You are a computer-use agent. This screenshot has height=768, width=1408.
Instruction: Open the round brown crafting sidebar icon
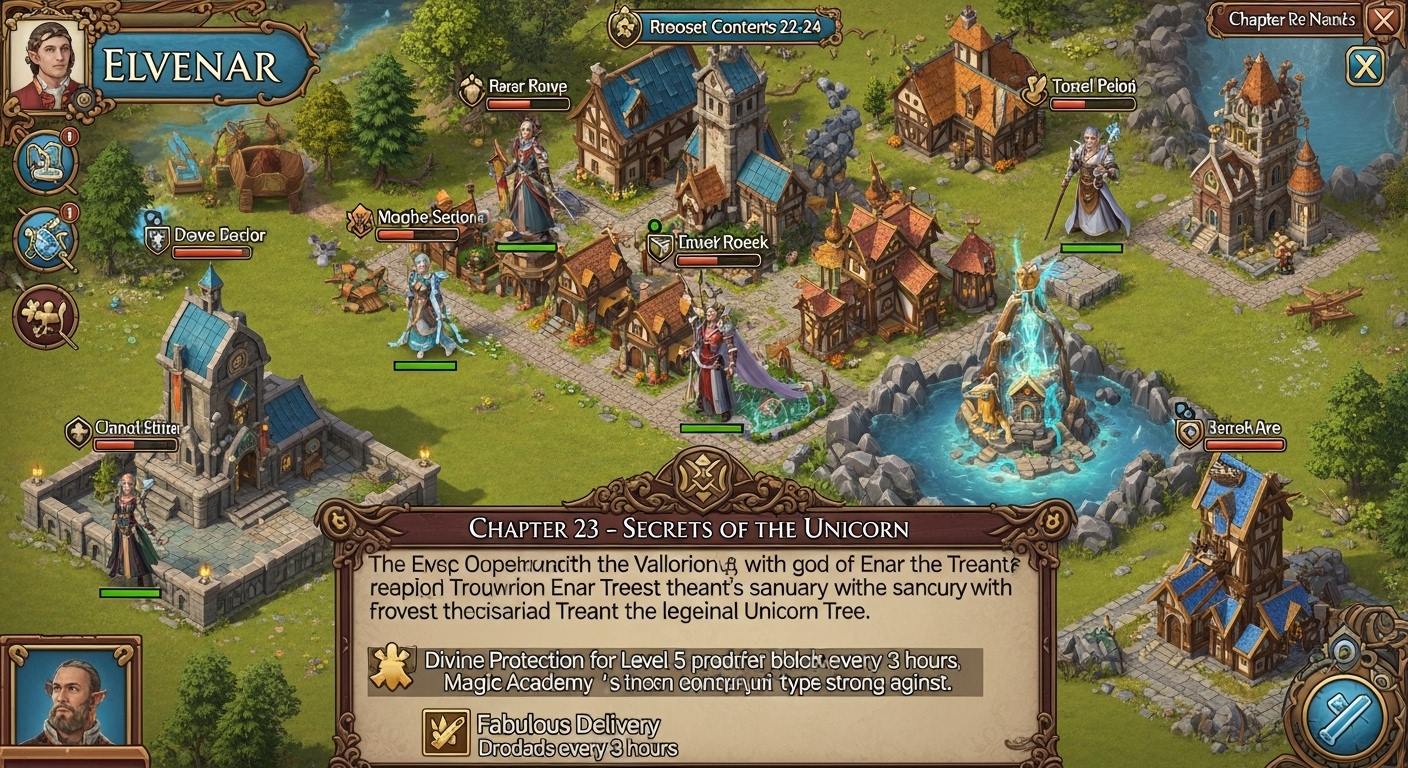(46, 315)
